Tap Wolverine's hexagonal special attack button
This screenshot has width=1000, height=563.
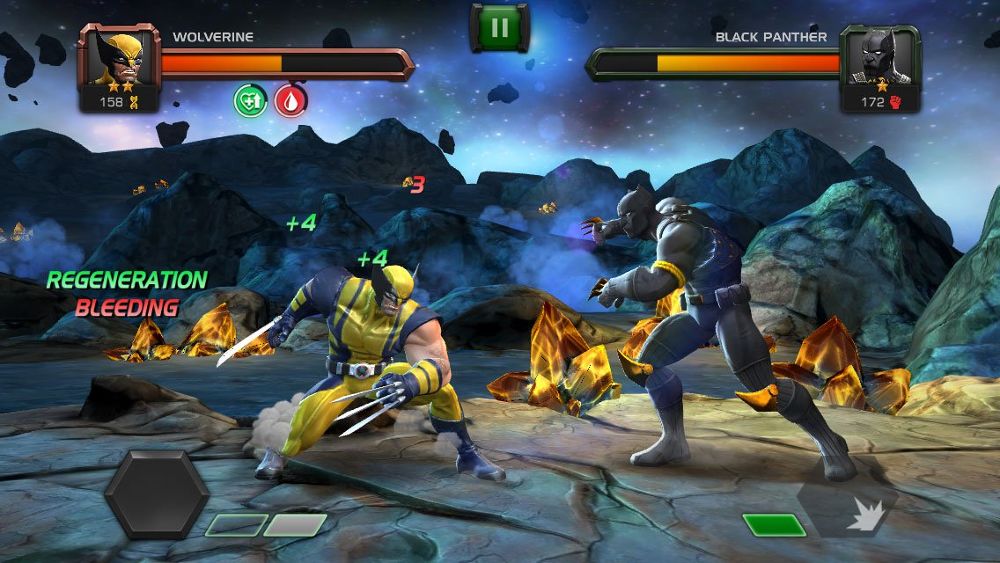pyautogui.click(x=157, y=494)
